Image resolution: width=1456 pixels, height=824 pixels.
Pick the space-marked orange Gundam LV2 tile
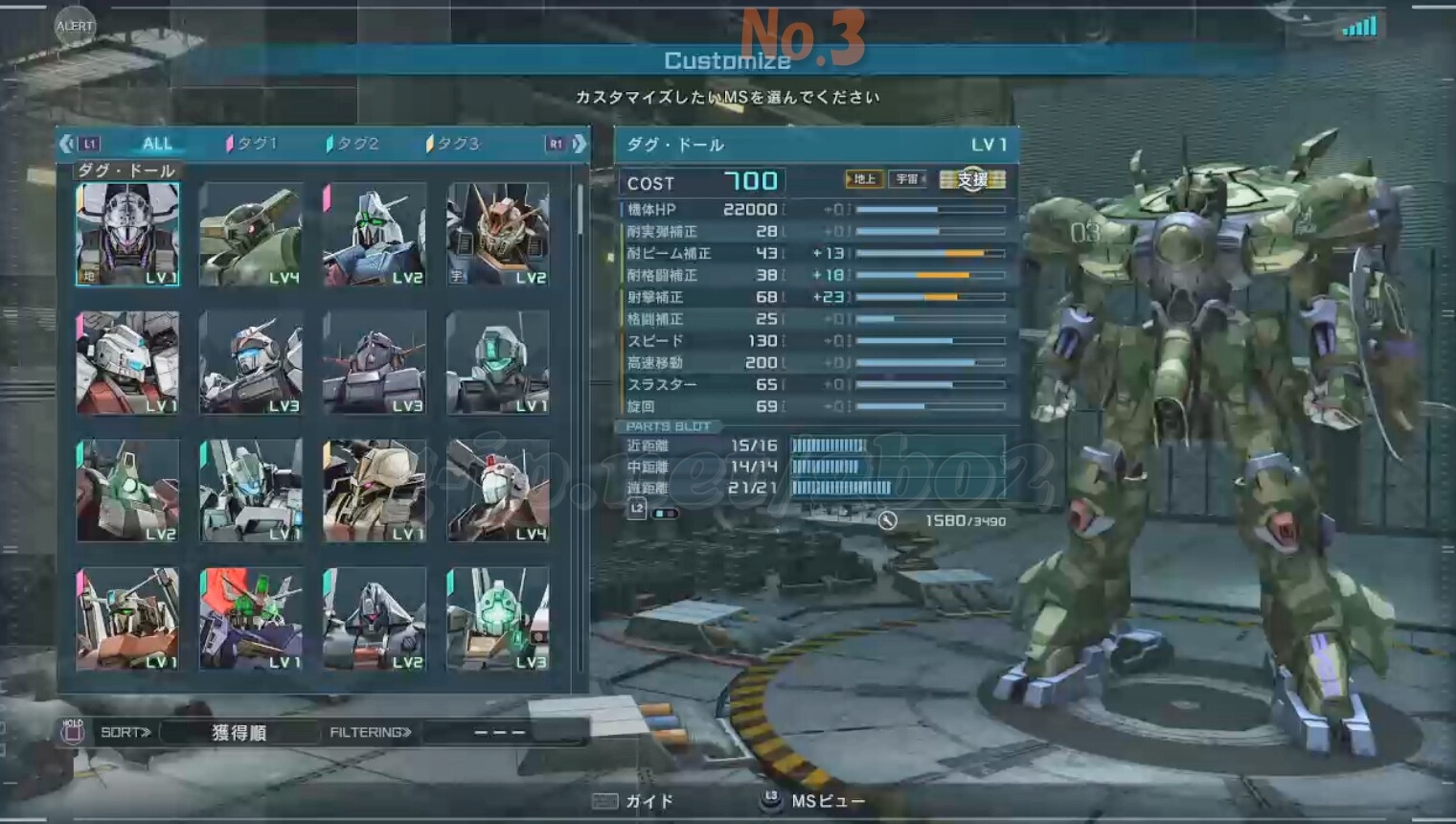click(x=498, y=234)
